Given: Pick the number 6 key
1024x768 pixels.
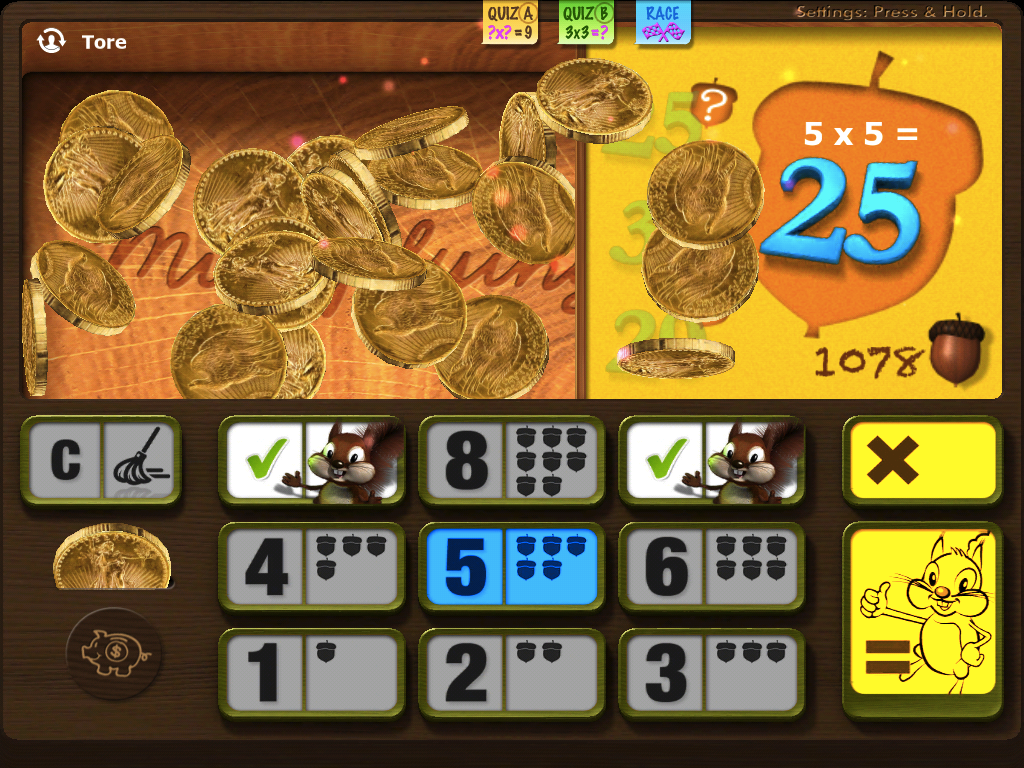Looking at the screenshot, I should coord(711,567).
